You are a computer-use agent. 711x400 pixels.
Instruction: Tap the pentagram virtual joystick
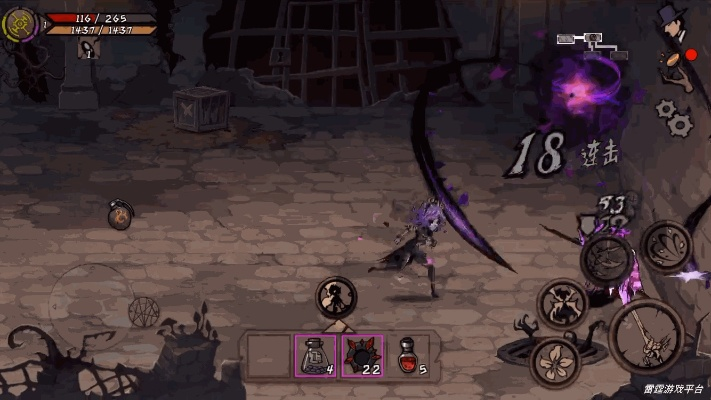coord(144,310)
